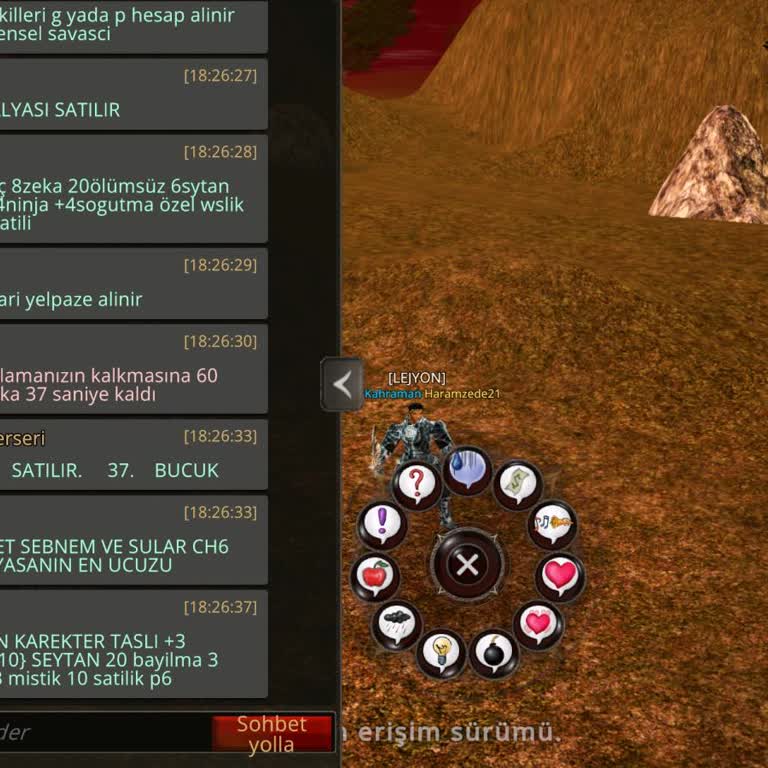Pick the dollar bill money emote
The width and height of the screenshot is (768, 768).
(517, 485)
